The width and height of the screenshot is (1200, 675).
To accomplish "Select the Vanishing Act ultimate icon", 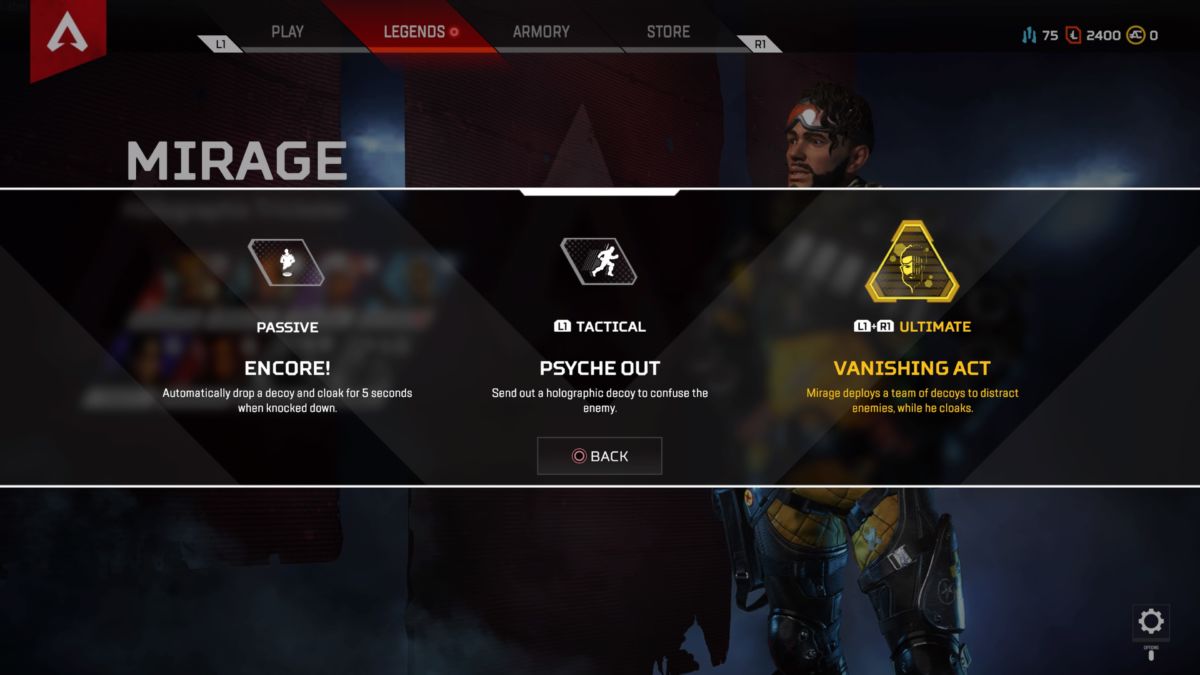I will pyautogui.click(x=911, y=262).
